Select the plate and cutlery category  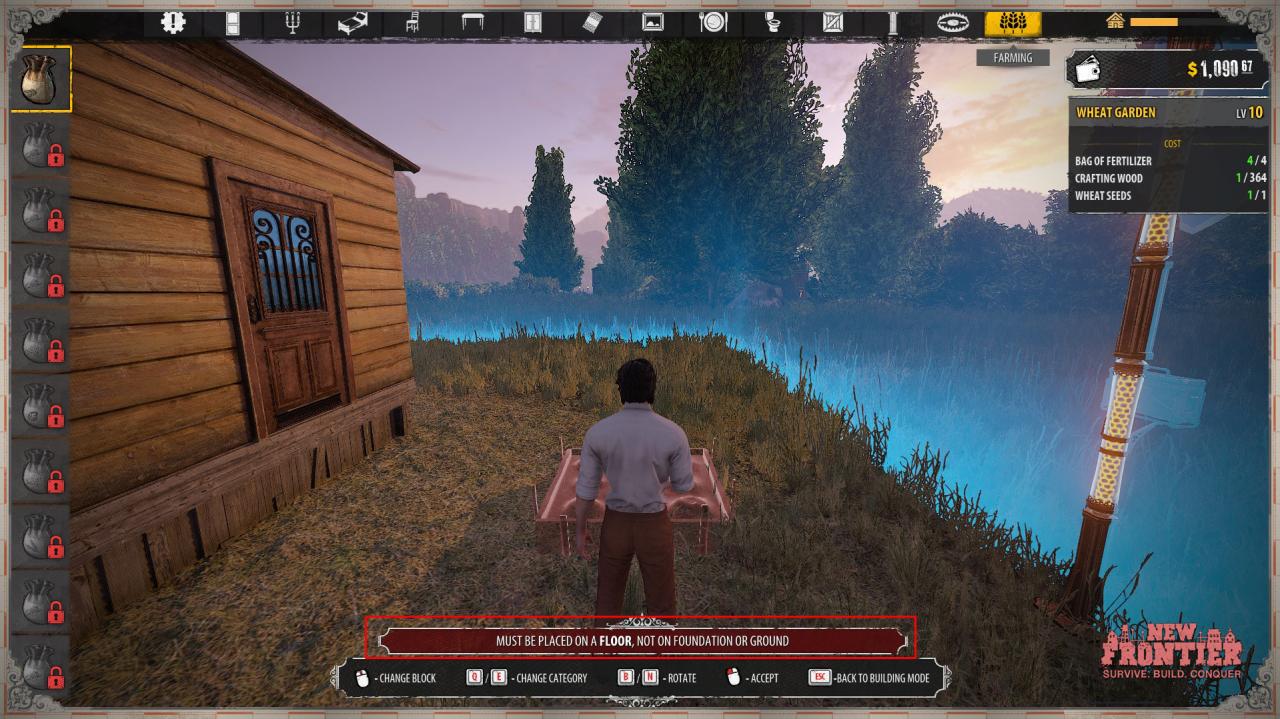[x=713, y=23]
